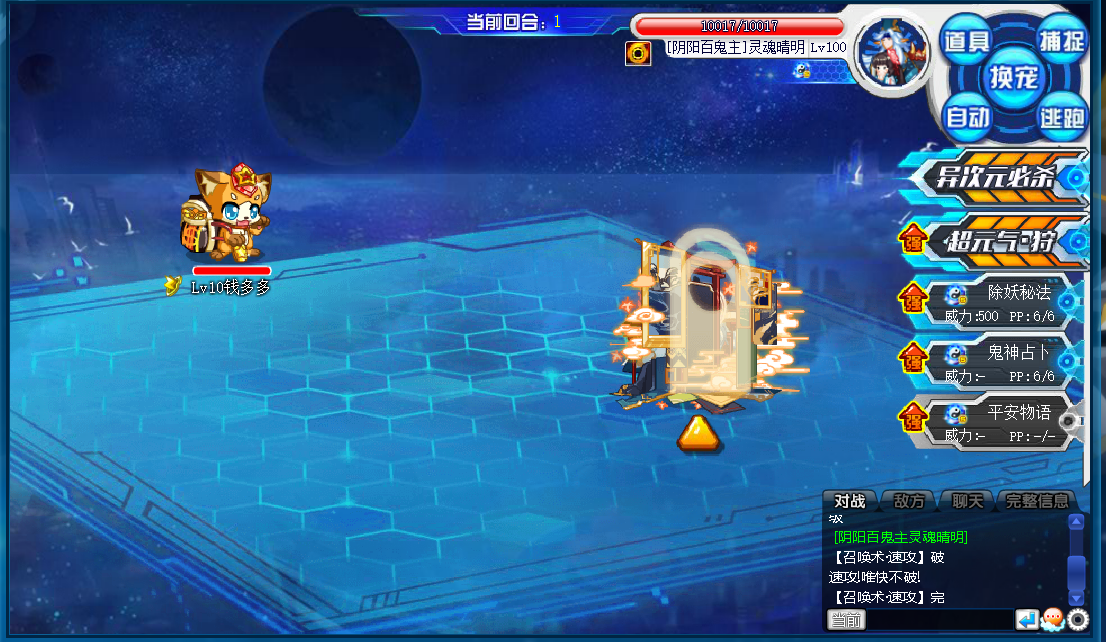
Task: Choose the 捕捉 capture button
Action: tap(1061, 42)
